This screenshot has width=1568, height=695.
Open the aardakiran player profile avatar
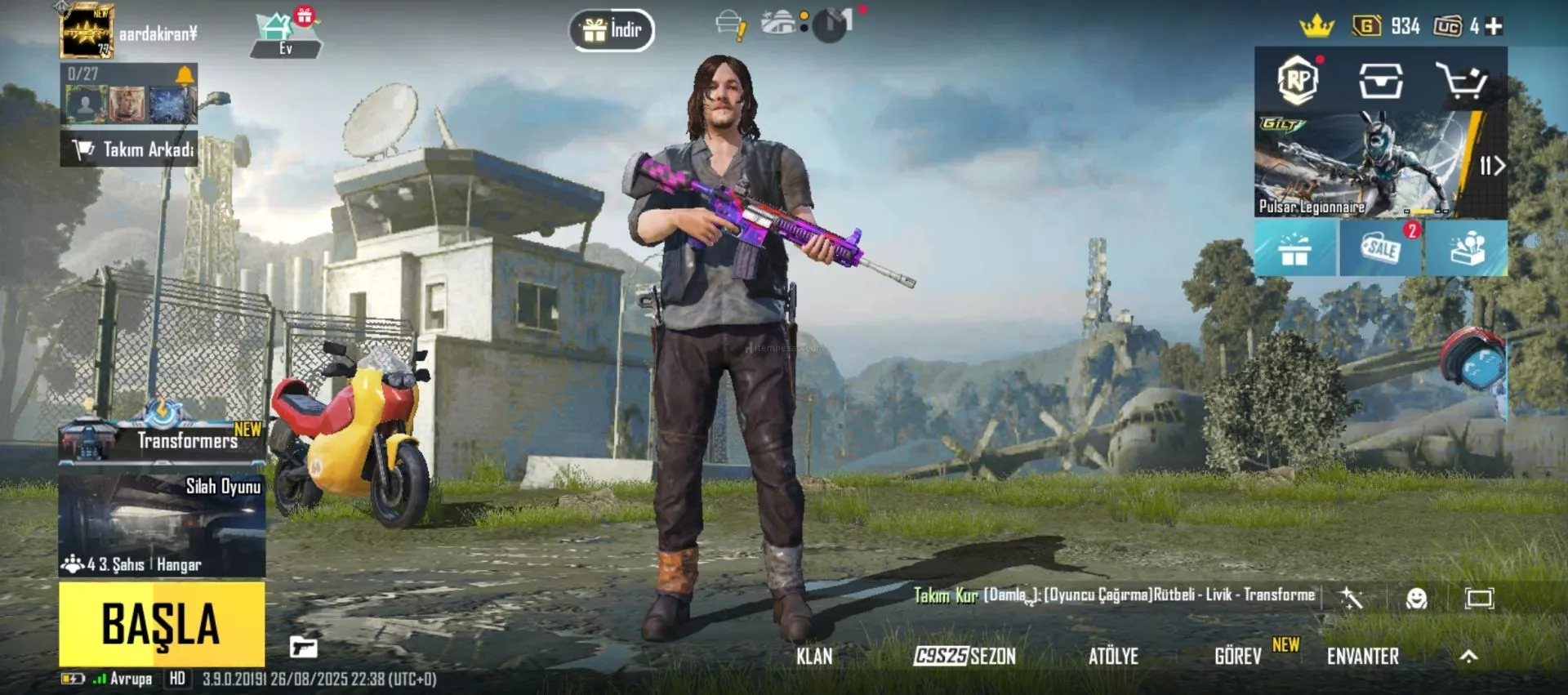pos(87,32)
